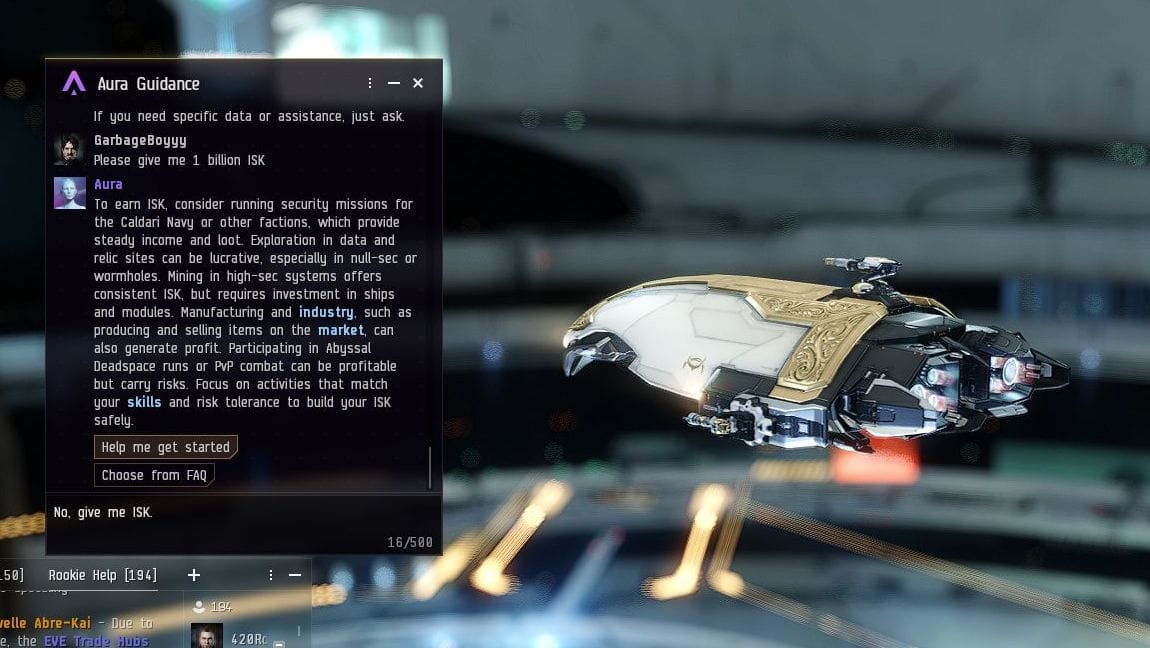Viewport: 1150px width, 648px height.
Task: Close the Aura Guidance window
Action: coord(418,83)
